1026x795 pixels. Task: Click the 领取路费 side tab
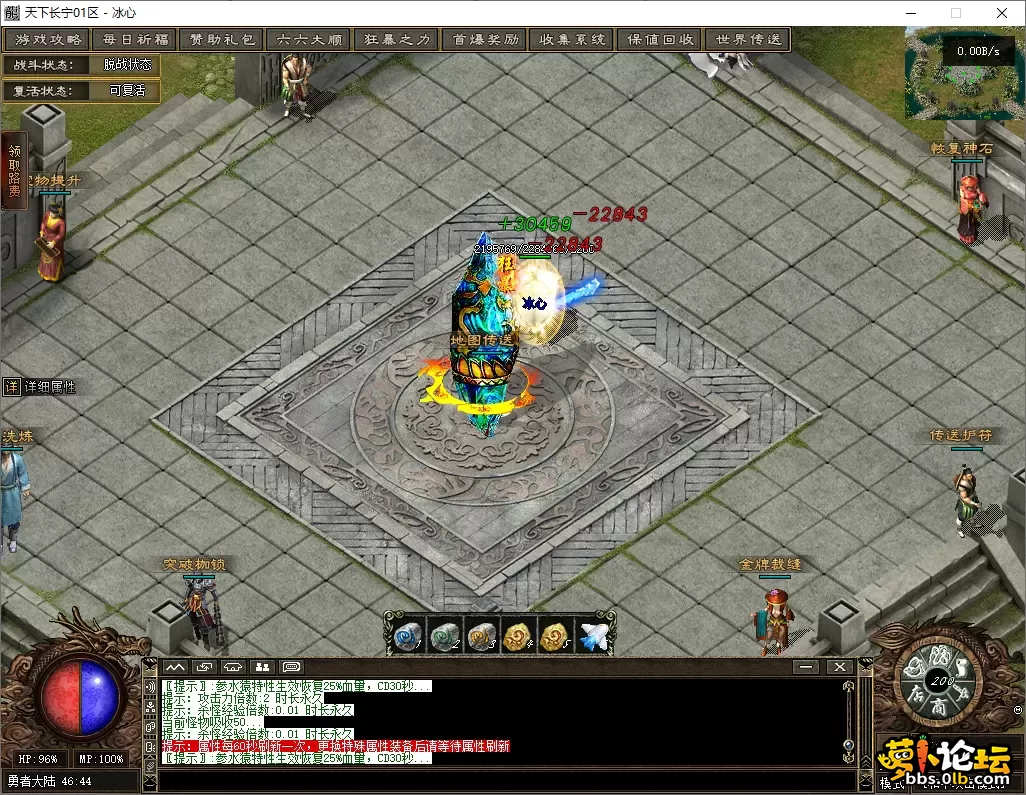coord(14,171)
